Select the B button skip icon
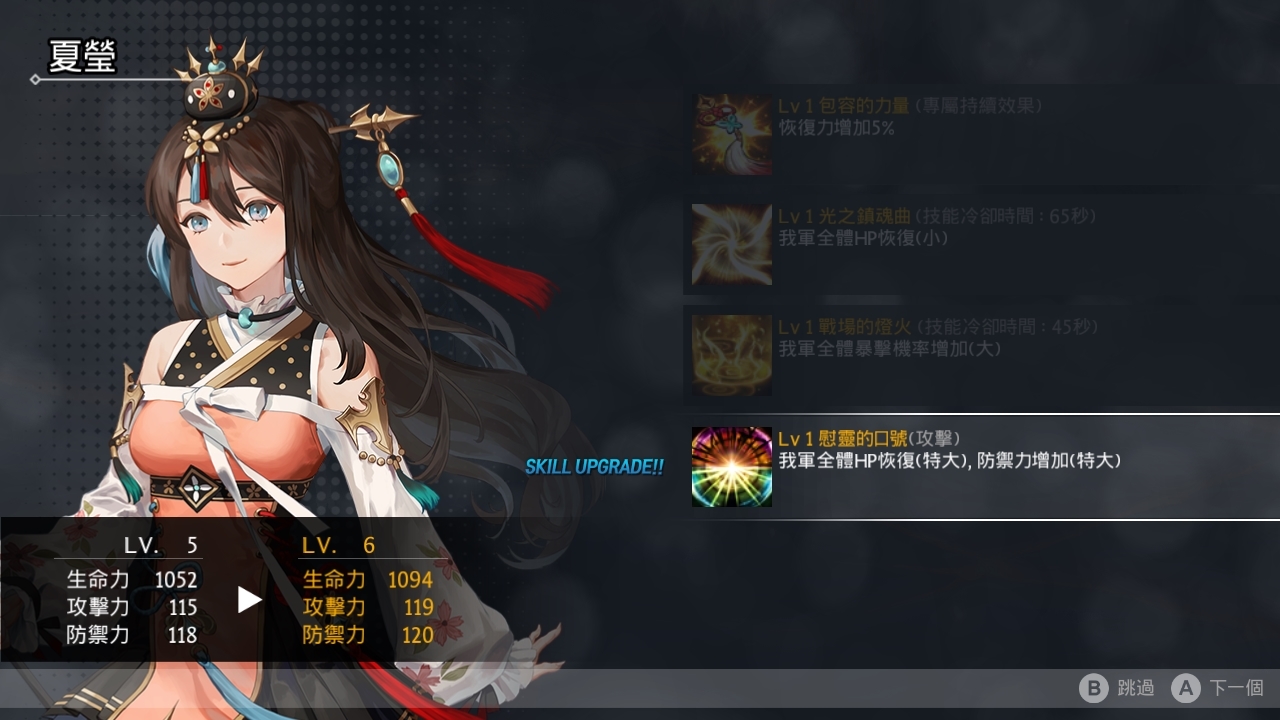The width and height of the screenshot is (1280, 720). click(1093, 689)
